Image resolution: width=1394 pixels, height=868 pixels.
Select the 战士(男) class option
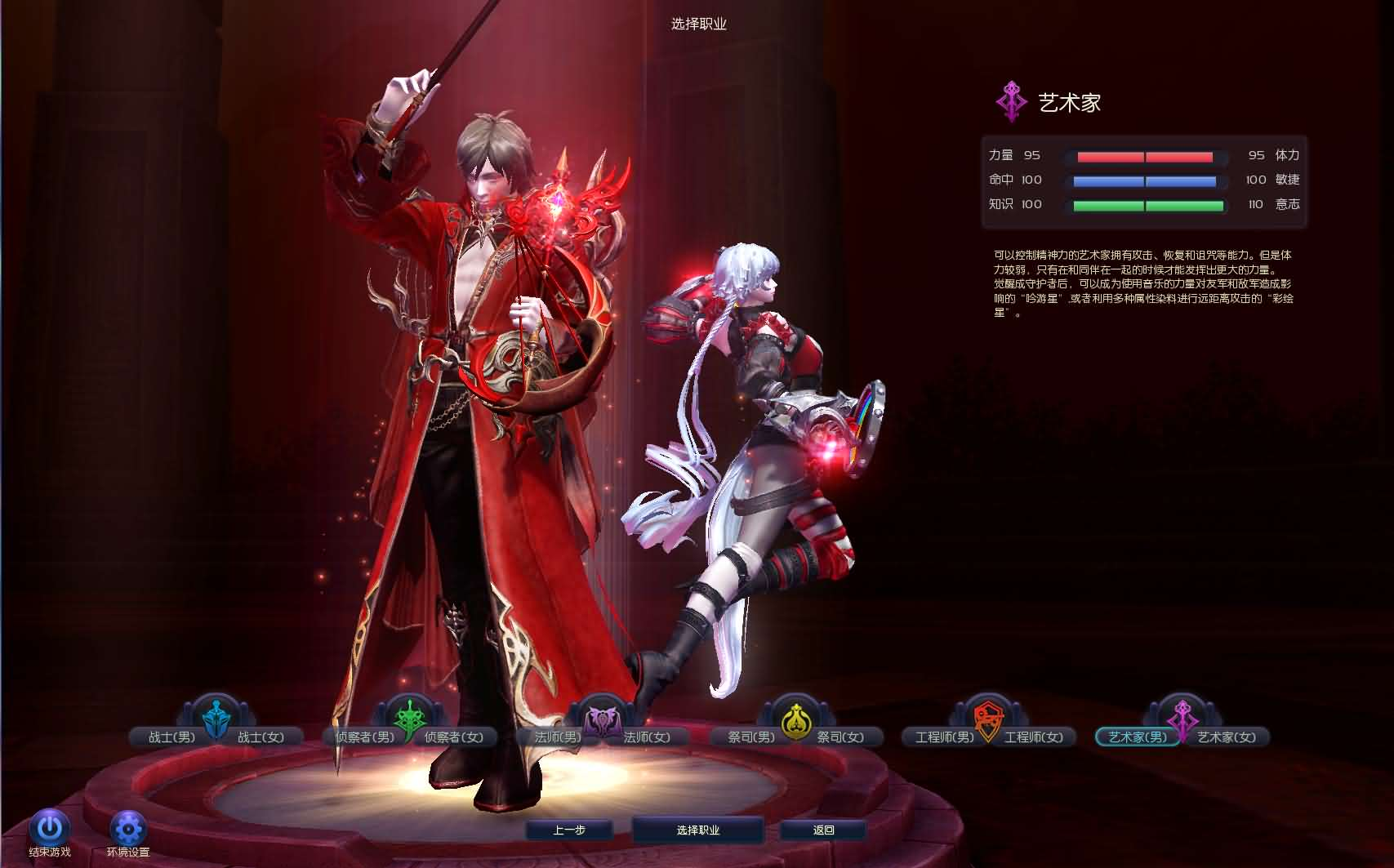pos(171,737)
